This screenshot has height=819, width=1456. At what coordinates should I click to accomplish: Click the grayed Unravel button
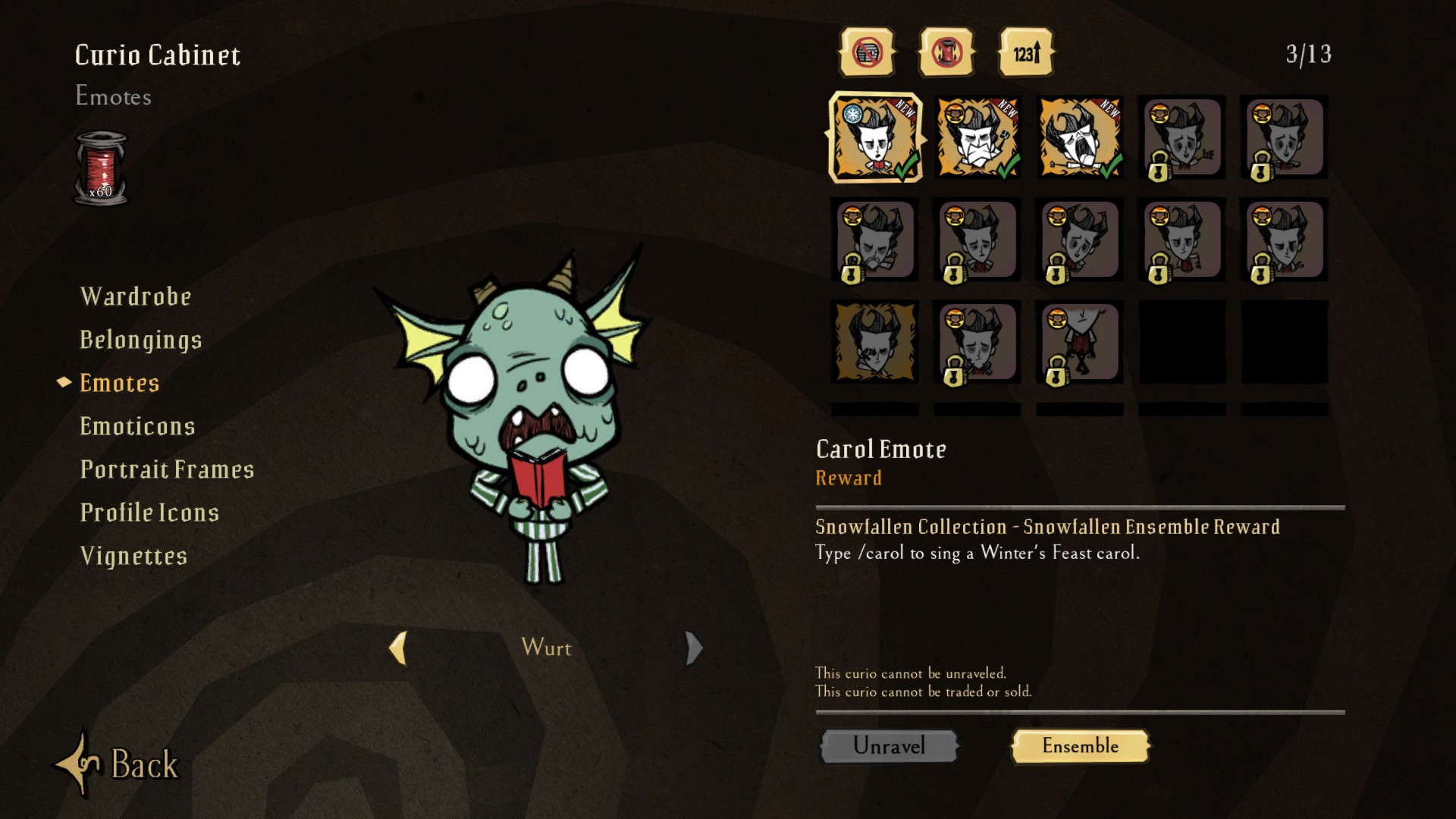pos(890,745)
